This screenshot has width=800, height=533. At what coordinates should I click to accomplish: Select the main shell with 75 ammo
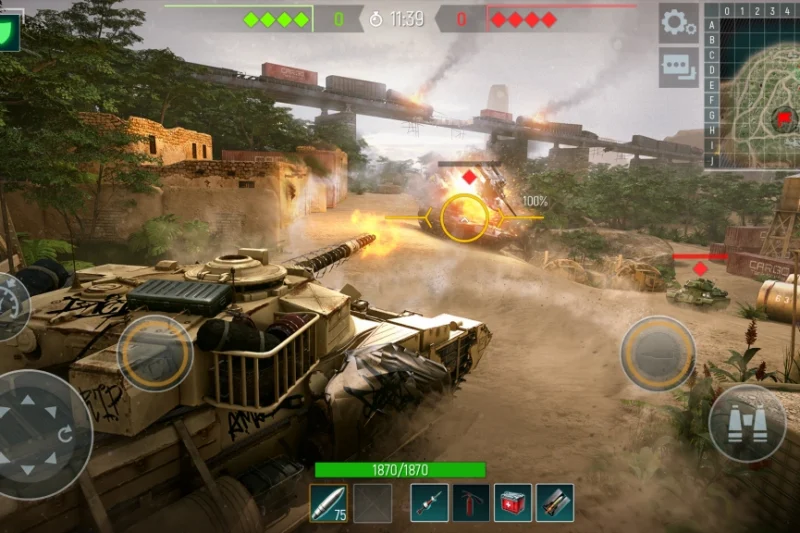point(328,503)
